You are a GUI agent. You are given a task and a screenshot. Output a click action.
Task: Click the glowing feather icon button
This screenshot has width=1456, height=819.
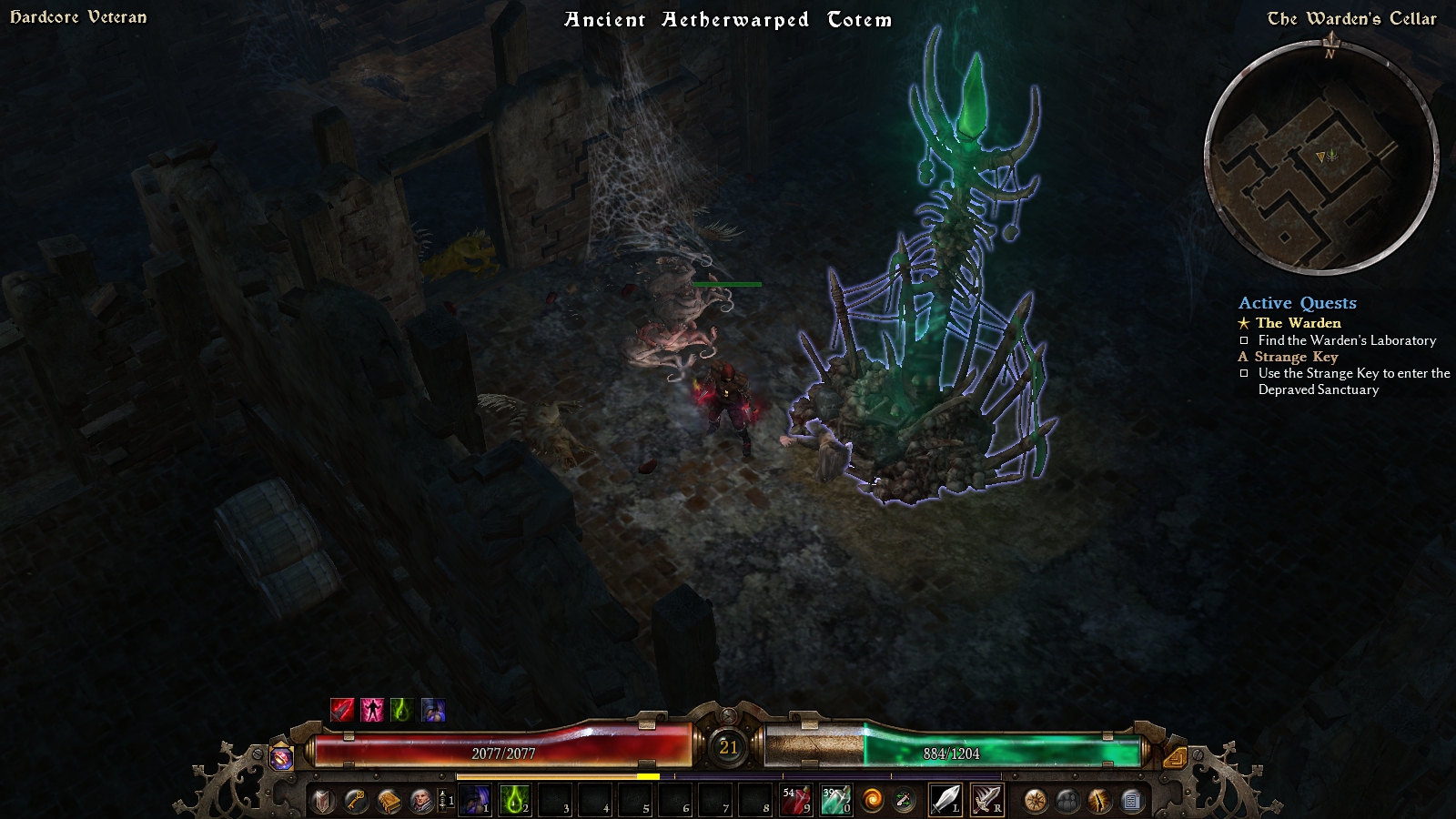[x=1099, y=801]
